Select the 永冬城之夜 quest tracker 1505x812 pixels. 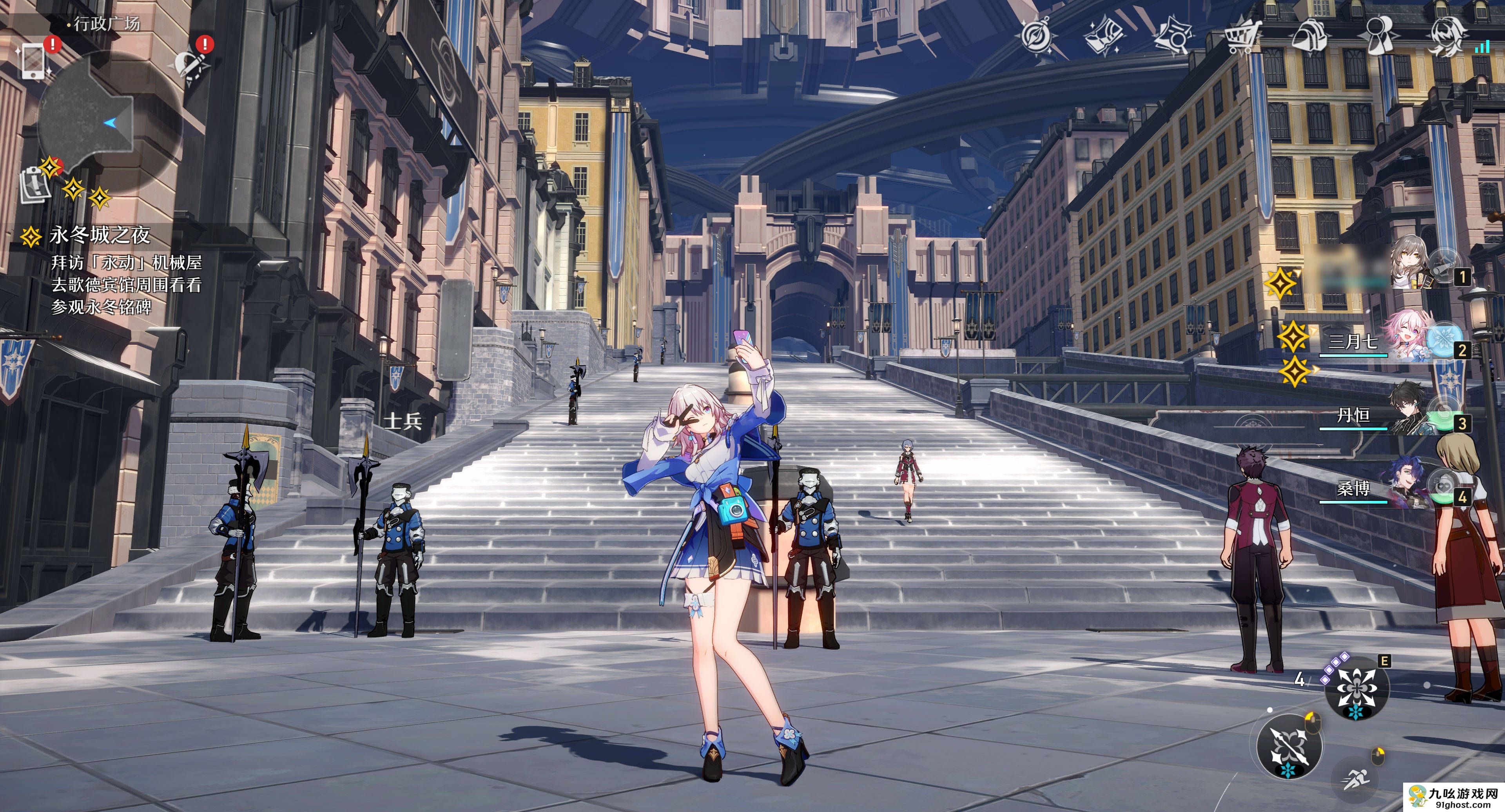coord(99,236)
